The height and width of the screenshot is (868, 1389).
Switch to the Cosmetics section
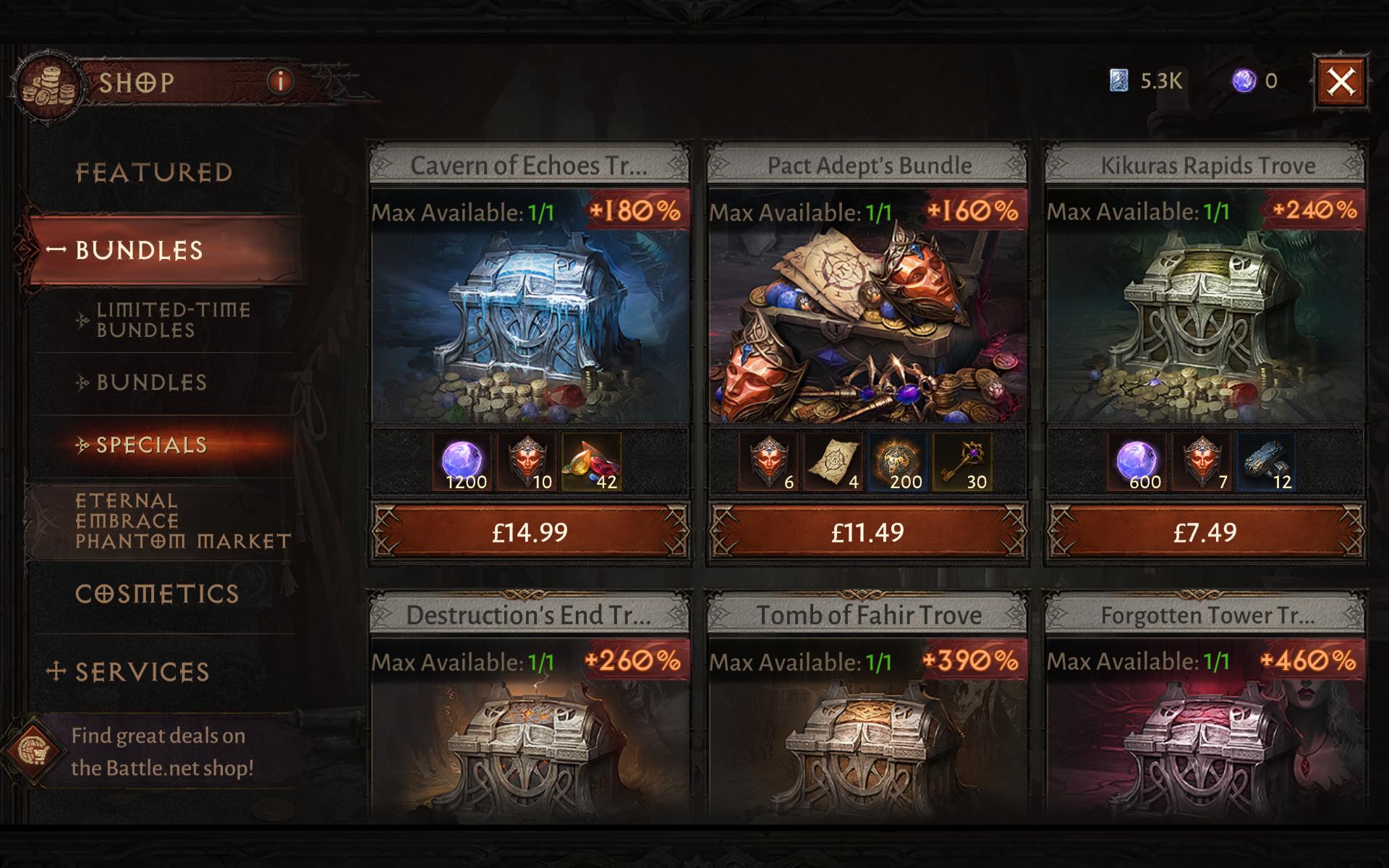coord(158,593)
